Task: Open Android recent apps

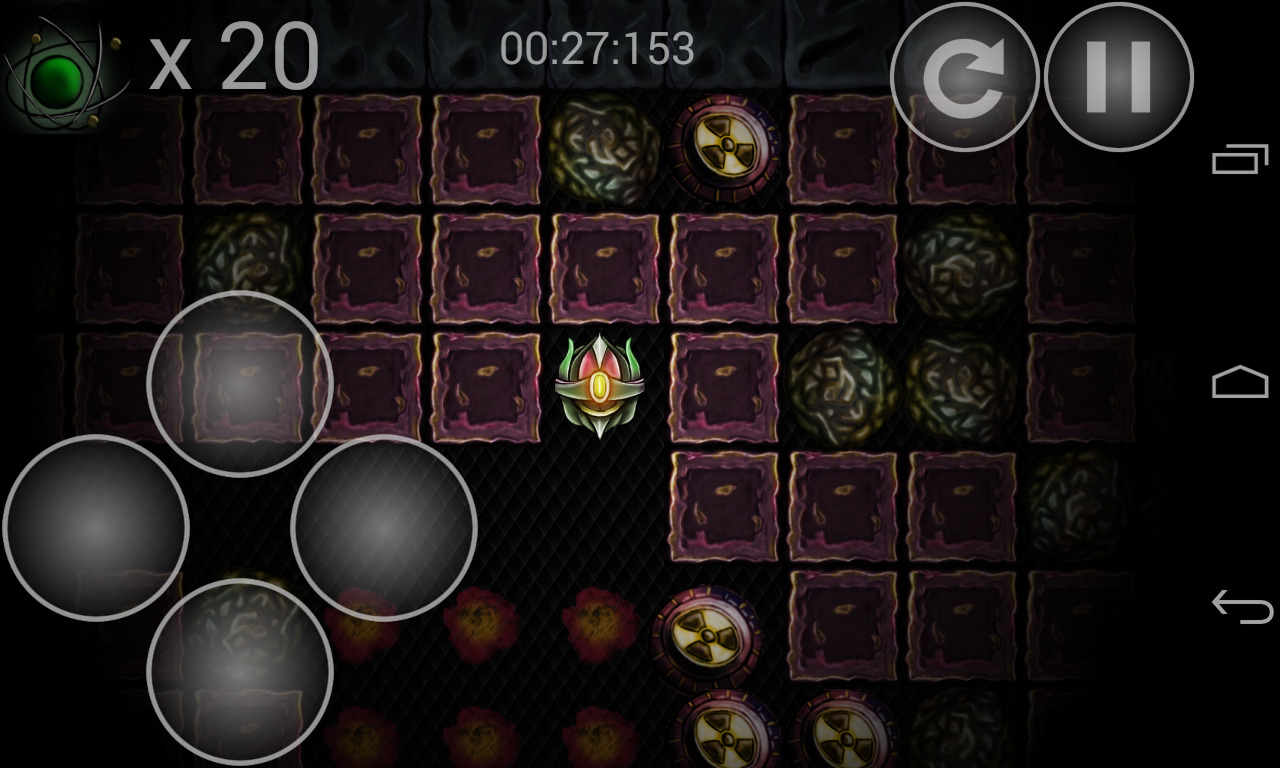Action: click(1240, 160)
